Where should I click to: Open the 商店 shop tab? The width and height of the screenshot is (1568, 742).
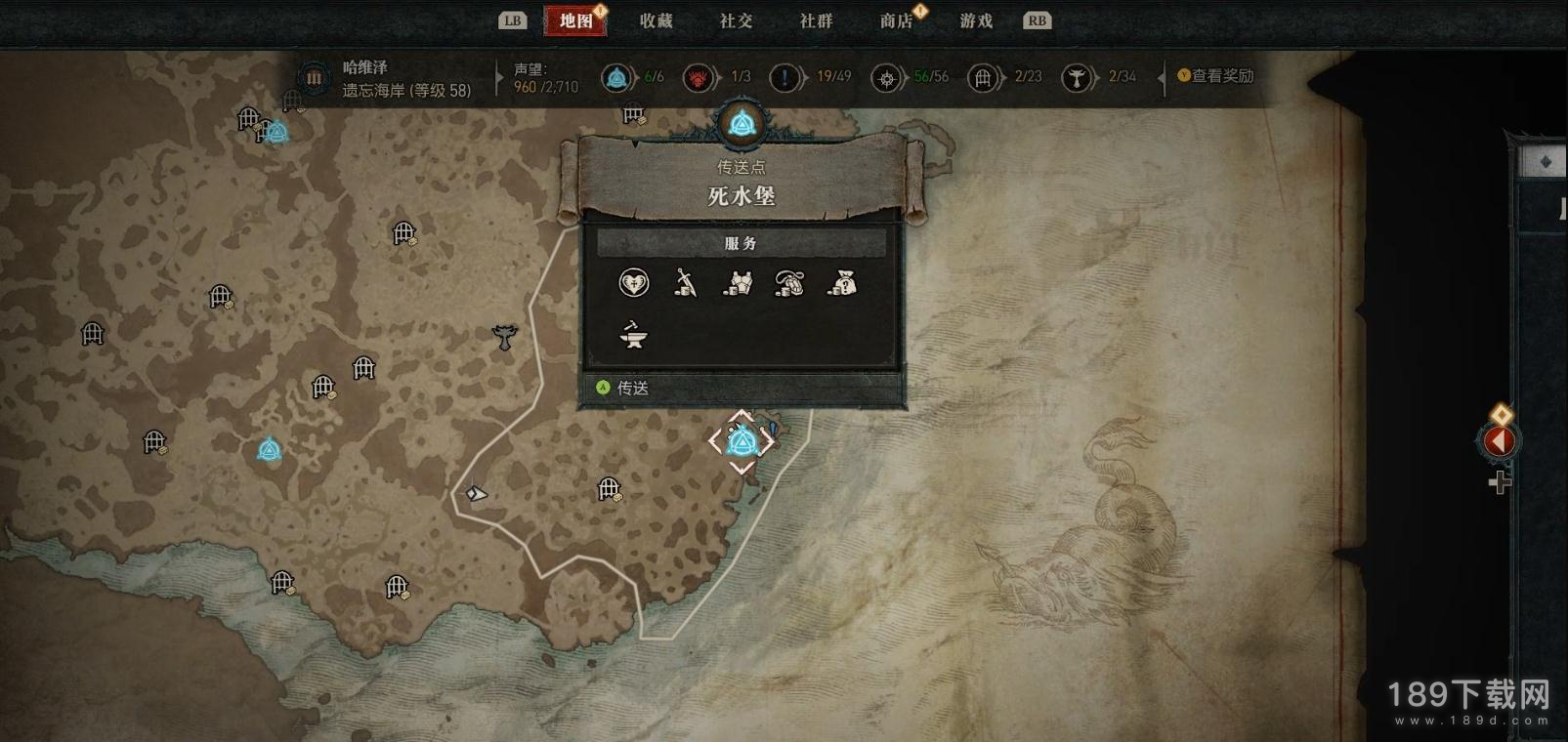tap(896, 21)
